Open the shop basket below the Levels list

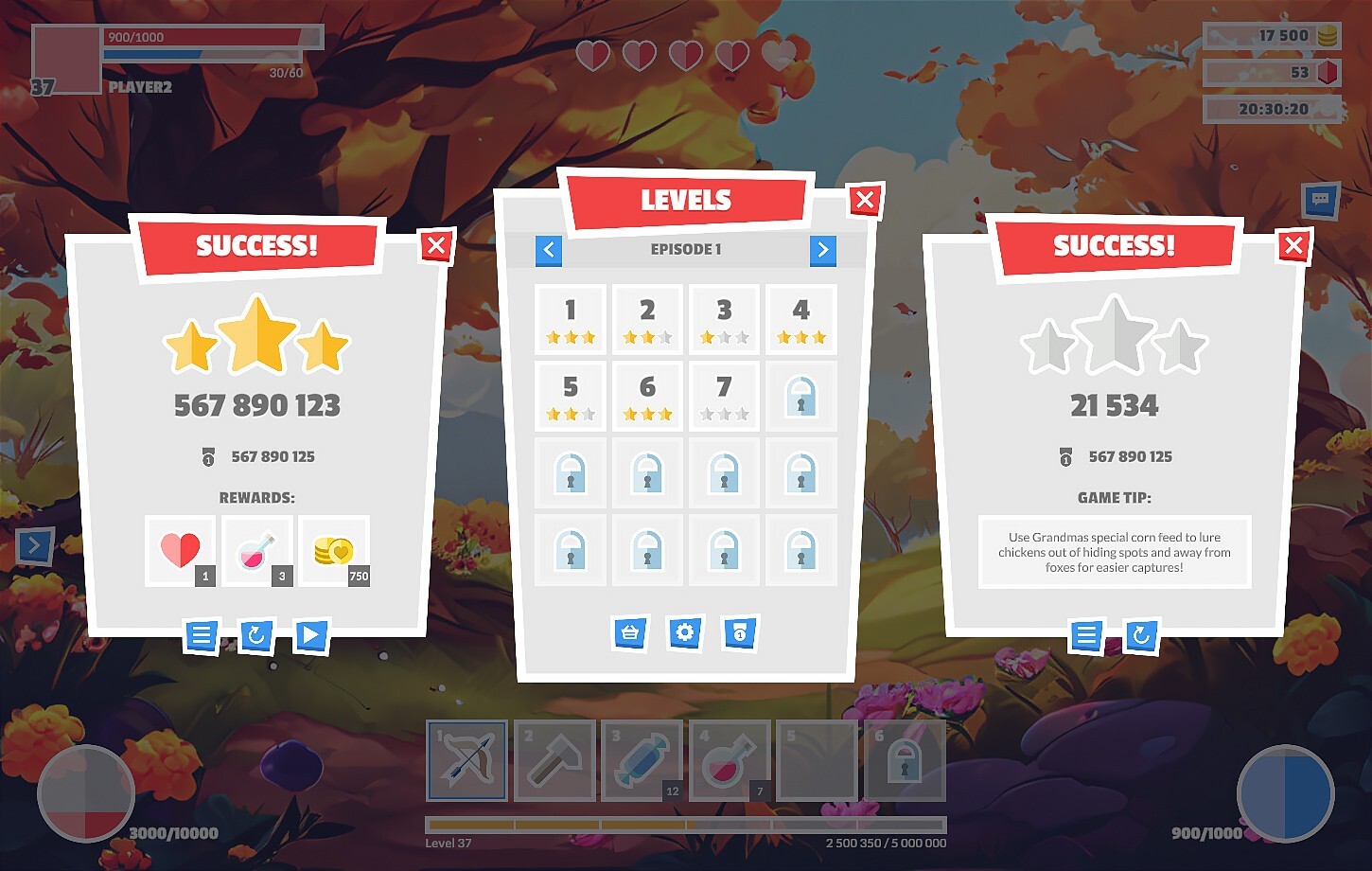pyautogui.click(x=630, y=634)
